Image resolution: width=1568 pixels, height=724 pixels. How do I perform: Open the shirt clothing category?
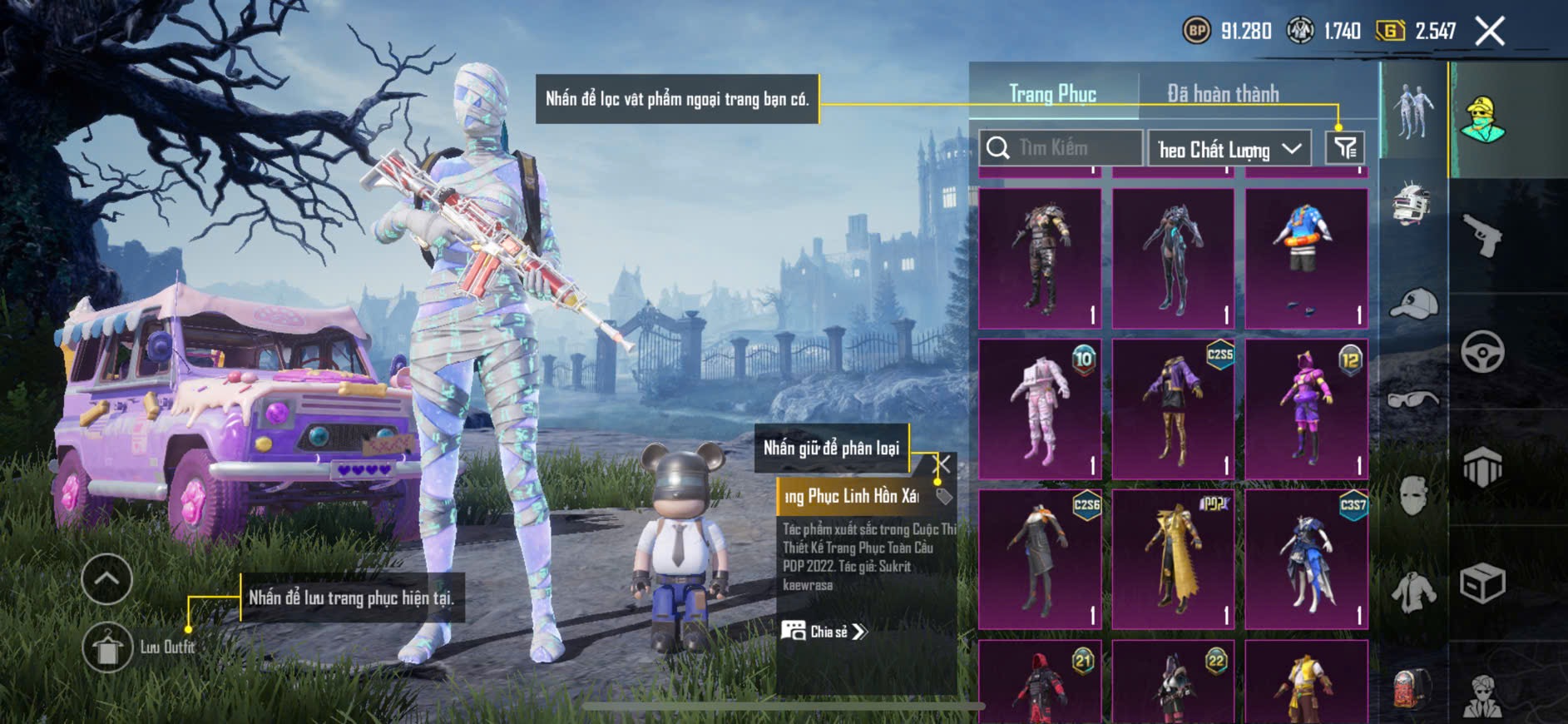pos(1413,593)
